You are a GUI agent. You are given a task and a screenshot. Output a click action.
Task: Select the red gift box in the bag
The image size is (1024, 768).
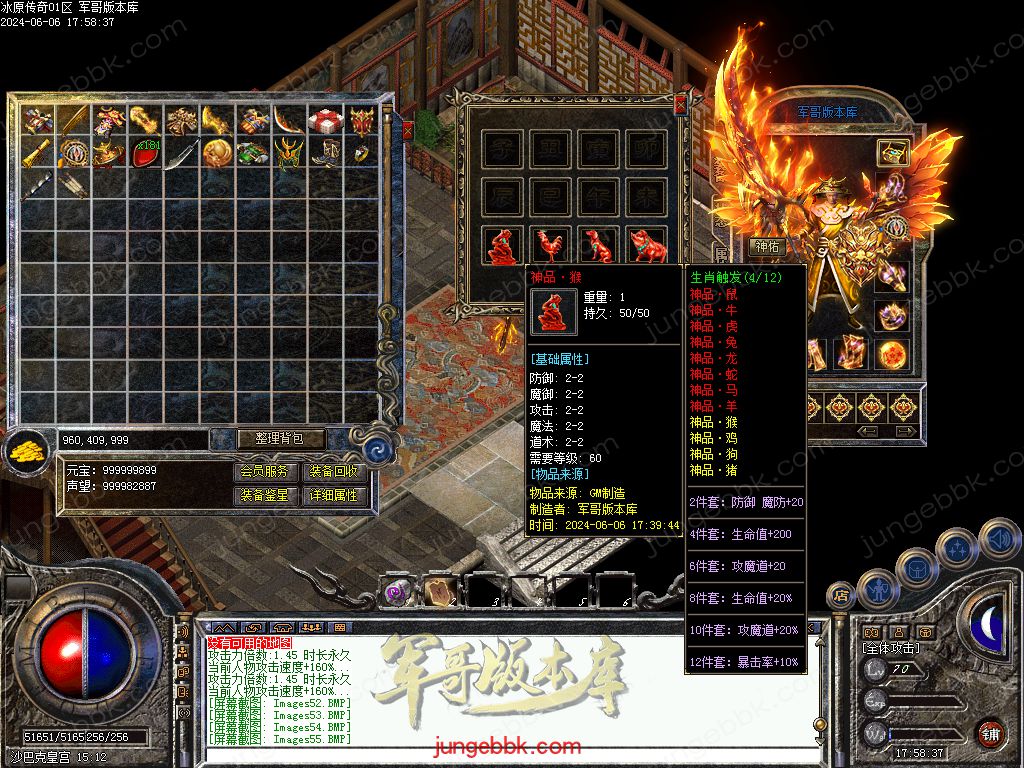tap(325, 121)
